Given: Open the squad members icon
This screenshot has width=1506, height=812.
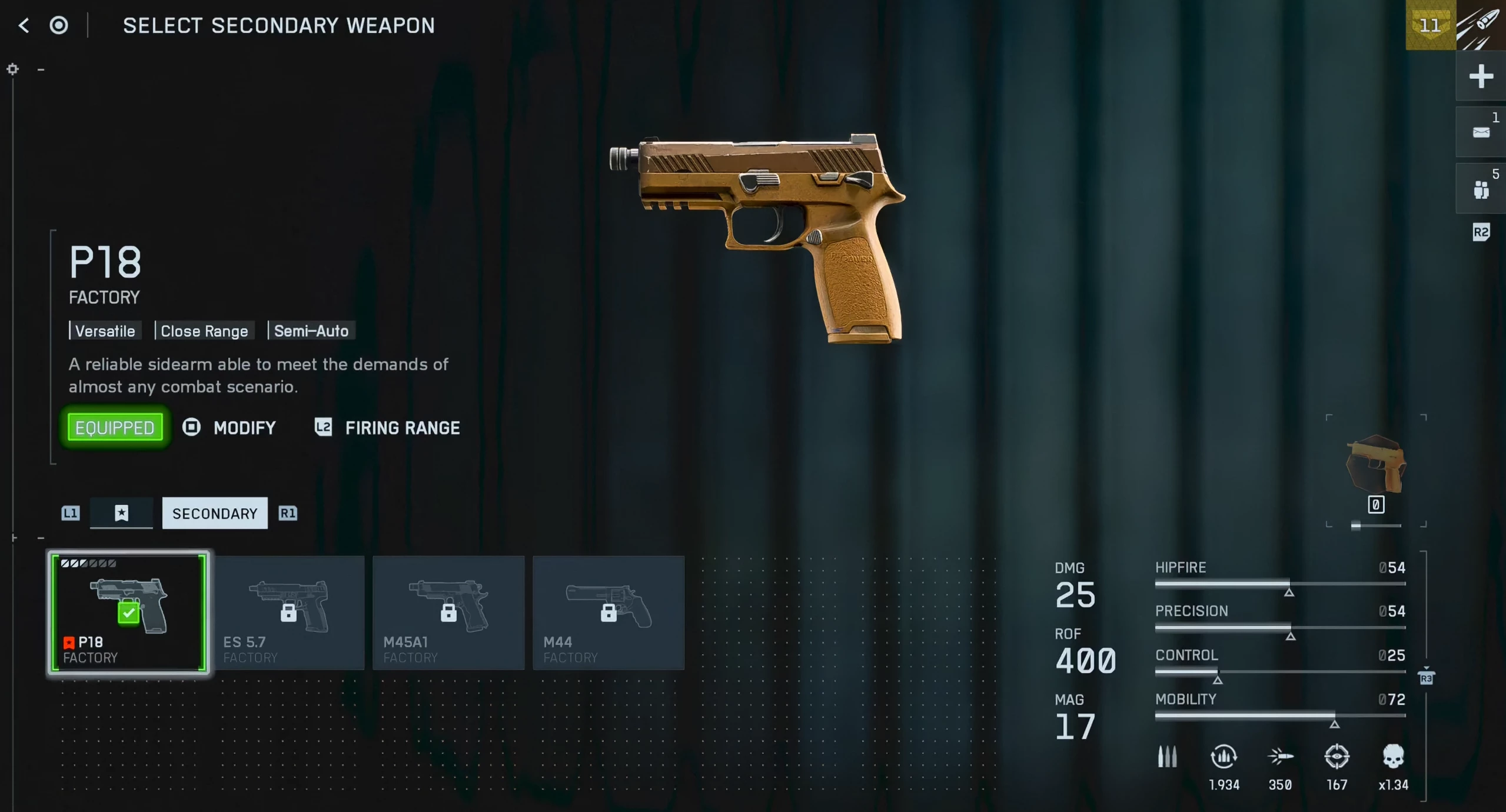Looking at the screenshot, I should (x=1481, y=189).
